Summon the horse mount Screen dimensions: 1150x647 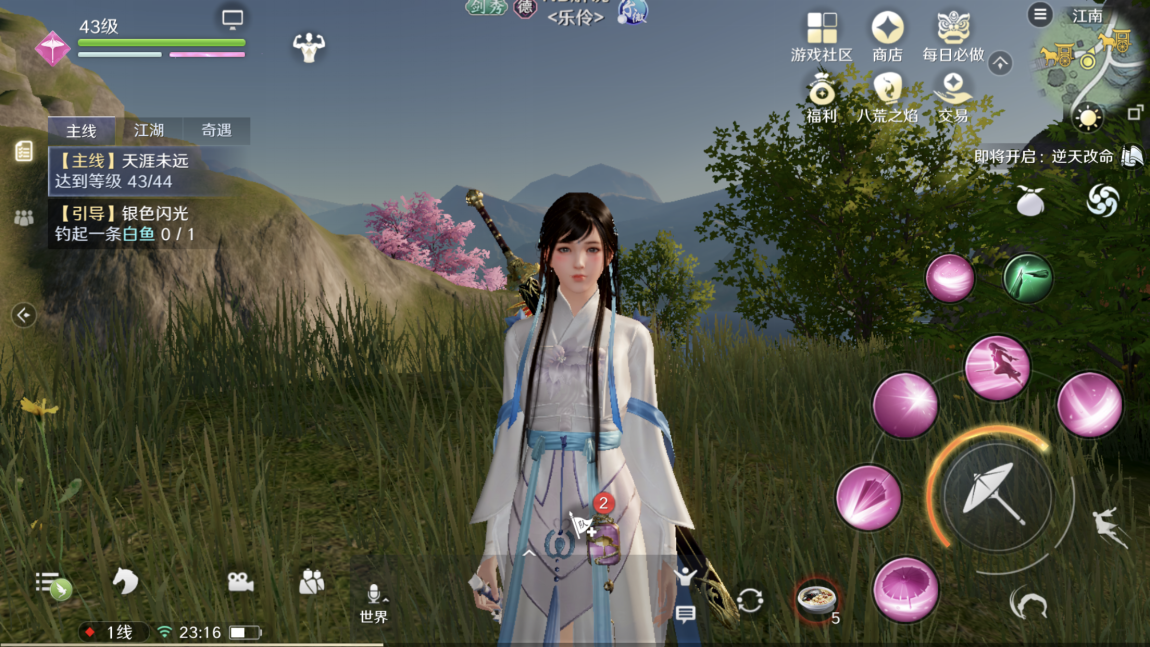(x=124, y=581)
